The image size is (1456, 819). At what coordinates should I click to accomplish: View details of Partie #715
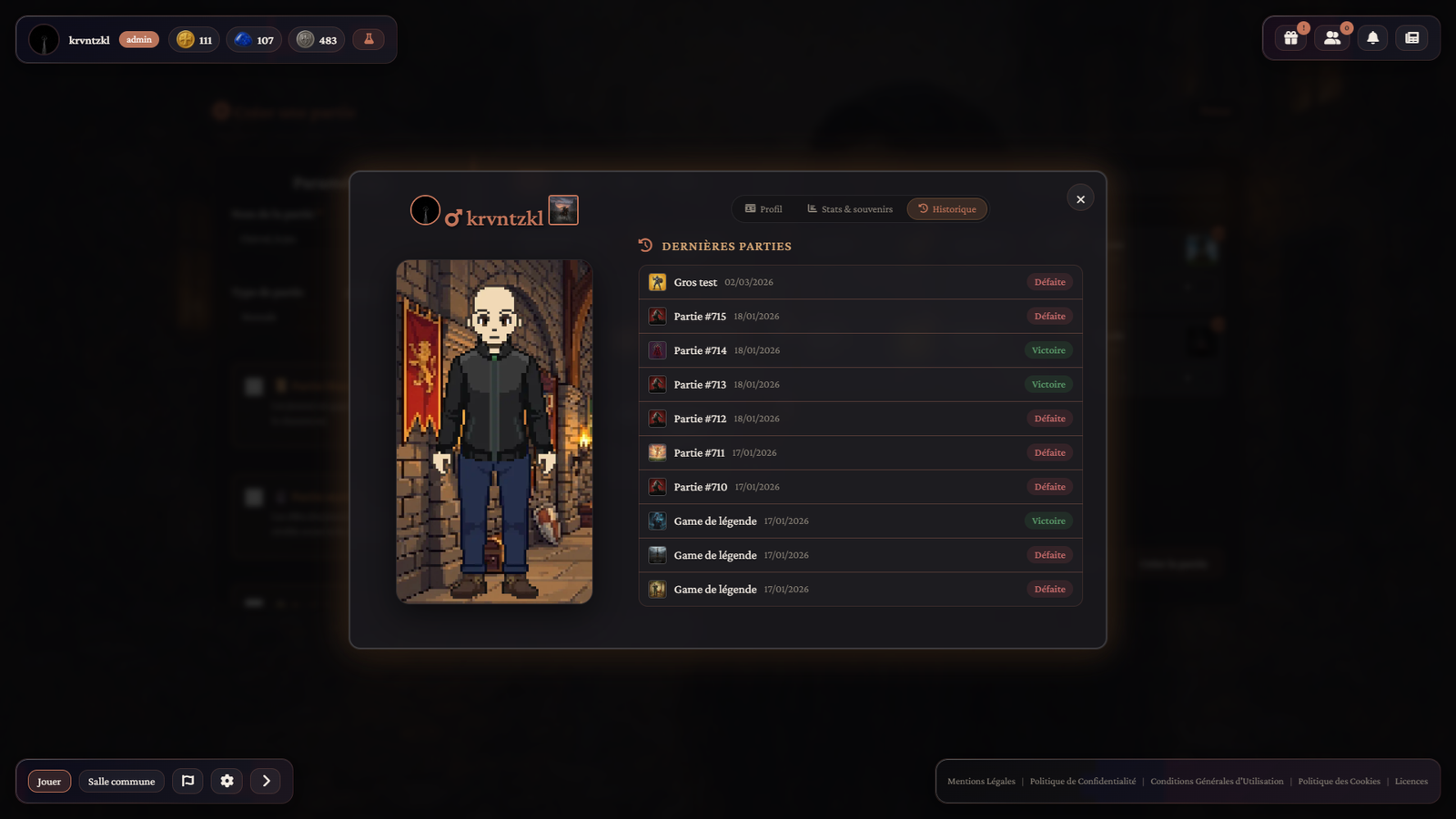(x=860, y=317)
